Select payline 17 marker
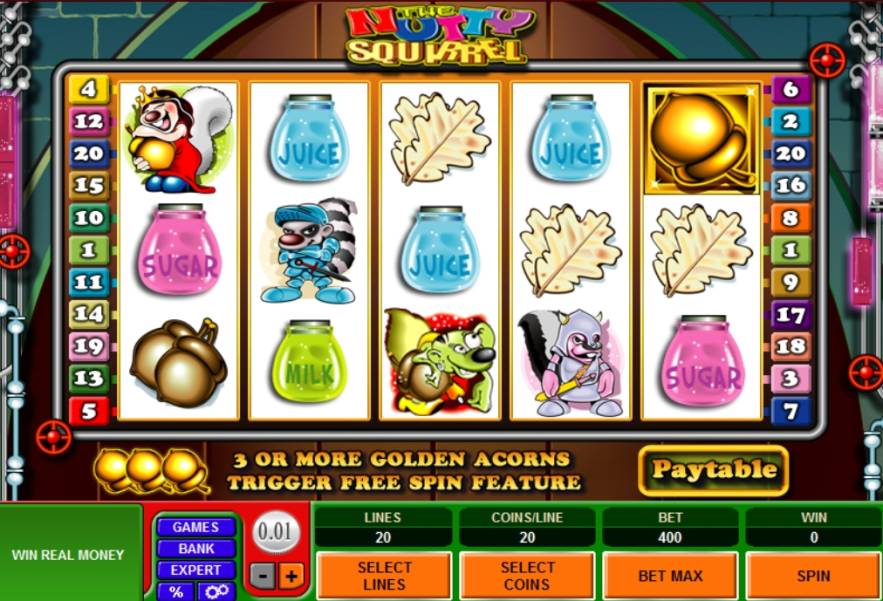The height and width of the screenshot is (601, 883). tap(790, 315)
